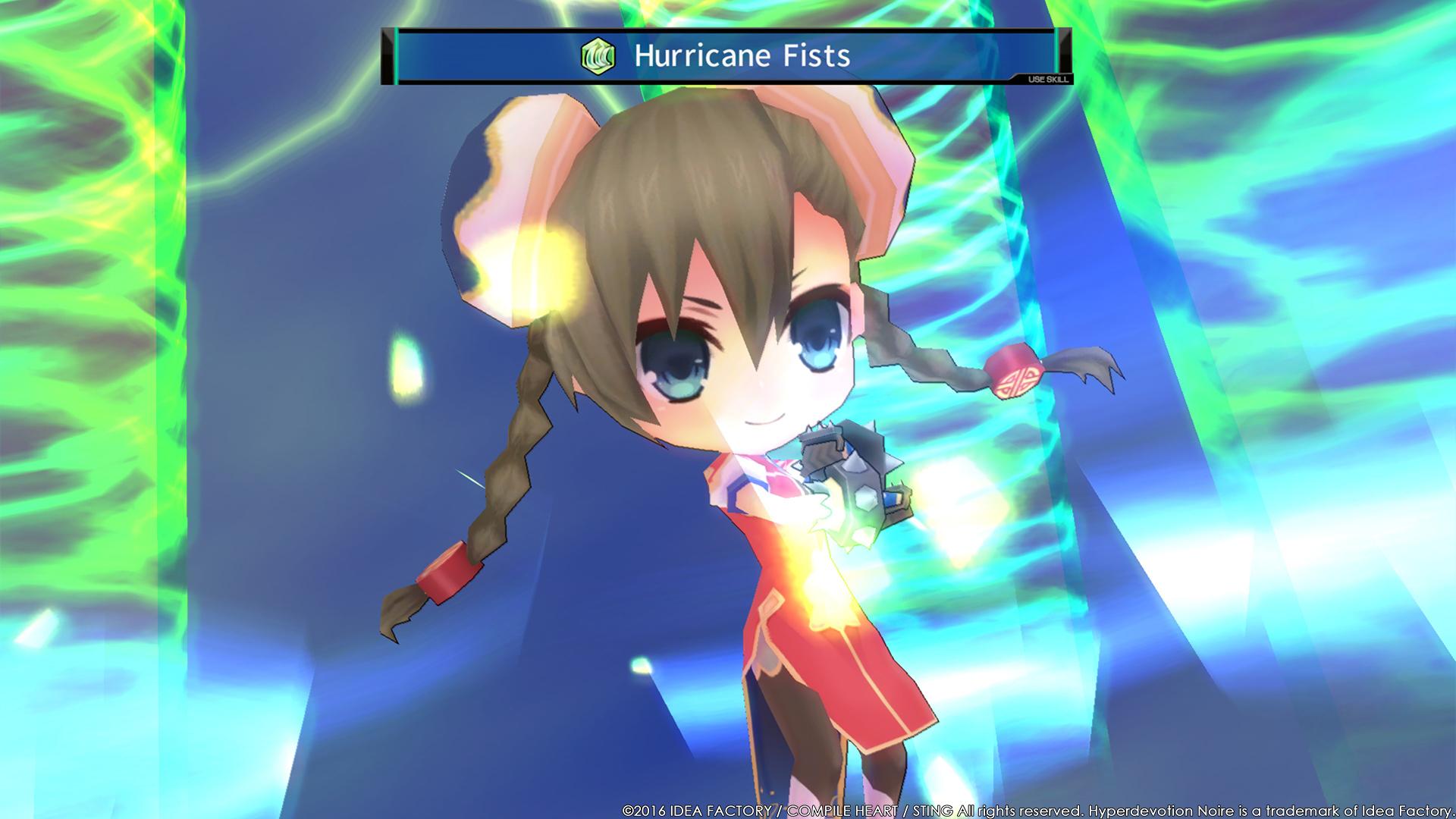
Task: Open details from the USE SKILL tab
Action: click(x=1049, y=77)
